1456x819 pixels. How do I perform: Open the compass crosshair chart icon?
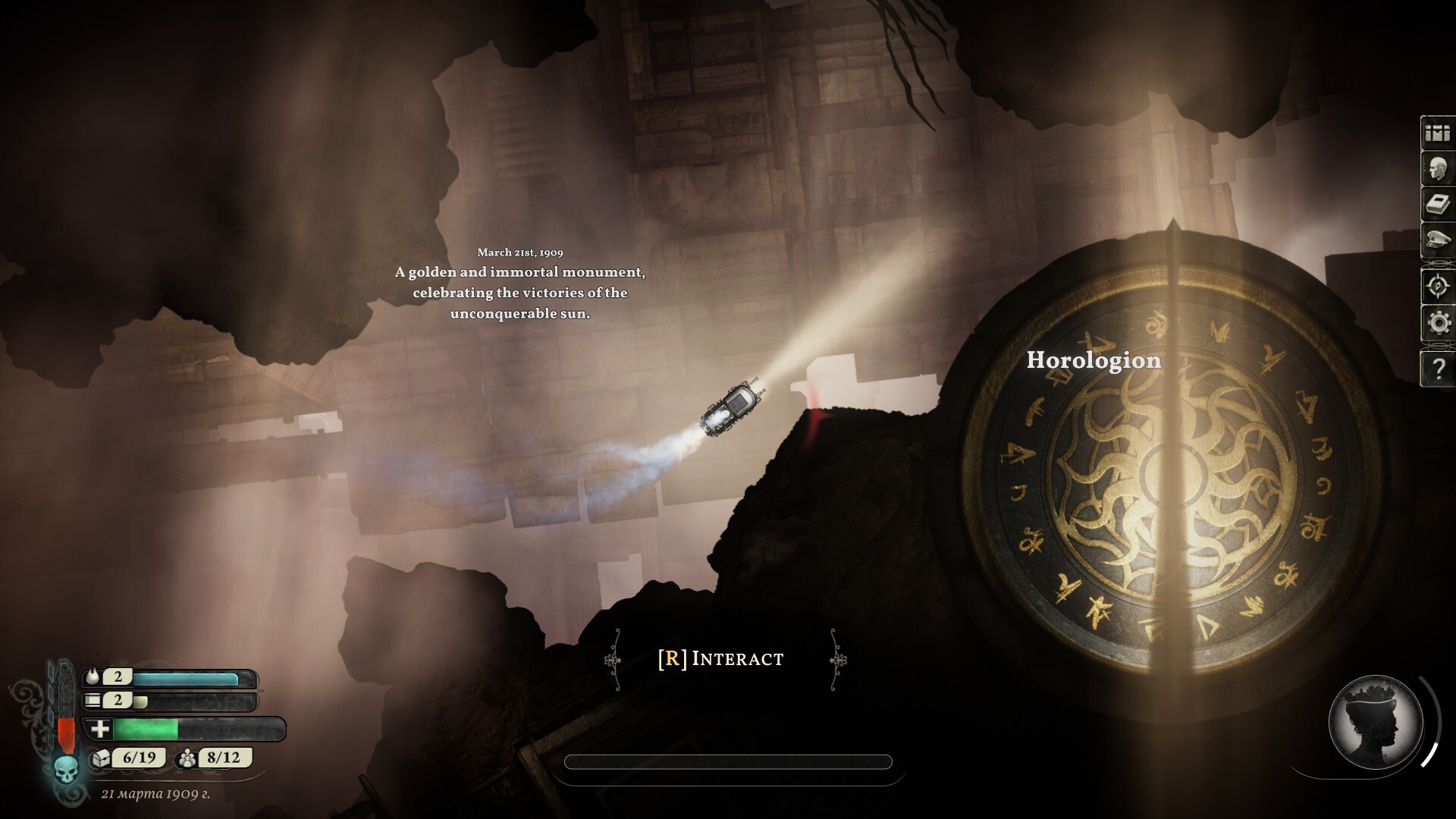(x=1437, y=287)
